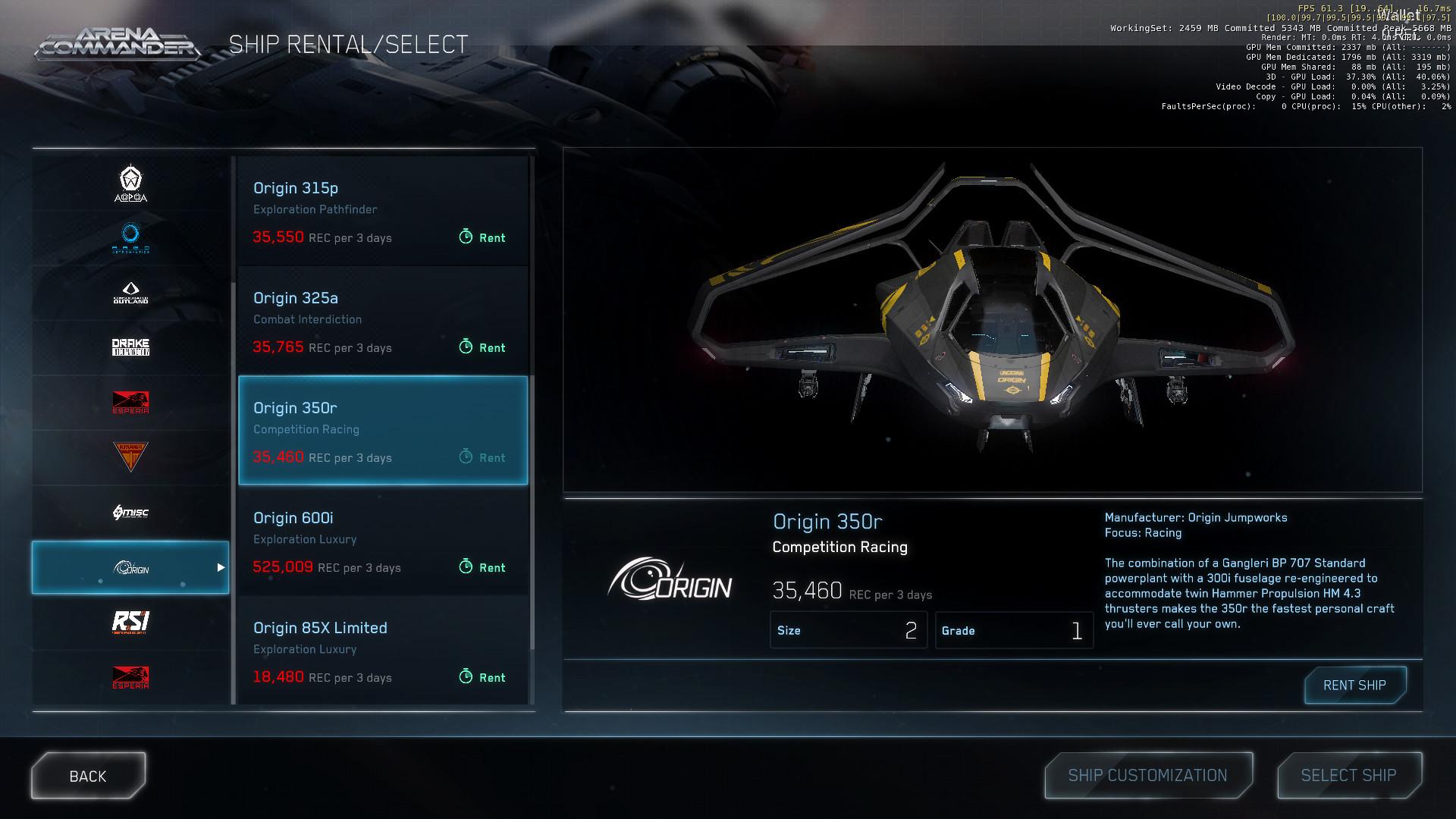The width and height of the screenshot is (1456, 819).
Task: Click the RENT SHIP button
Action: [1354, 685]
